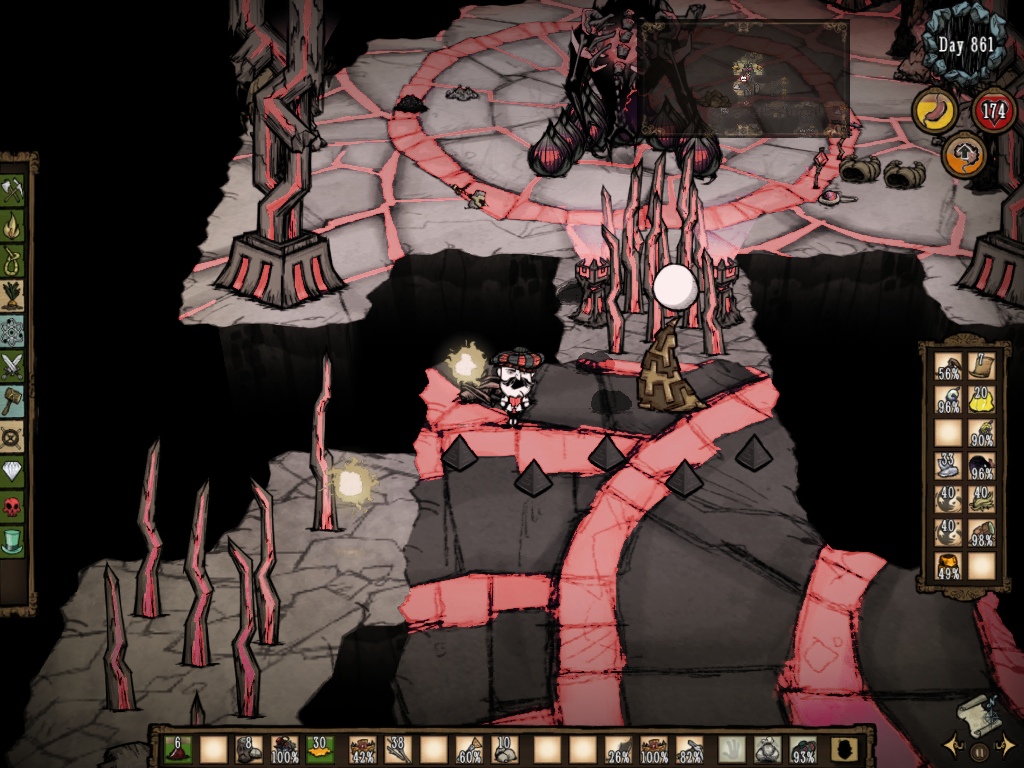
Task: Open the Magic tab with red skull
Action: (x=13, y=506)
